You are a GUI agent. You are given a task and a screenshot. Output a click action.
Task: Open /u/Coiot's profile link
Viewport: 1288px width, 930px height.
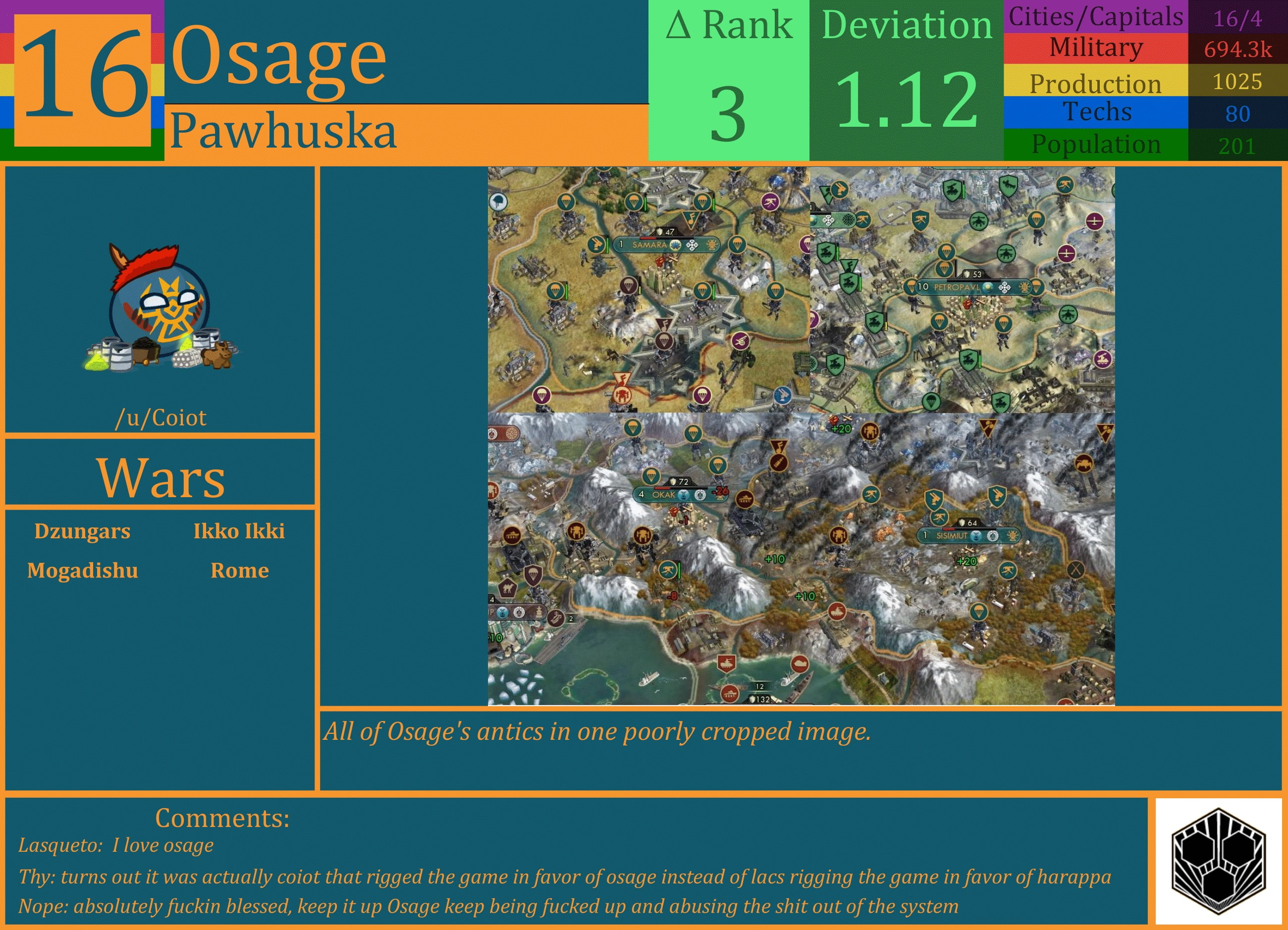click(161, 418)
